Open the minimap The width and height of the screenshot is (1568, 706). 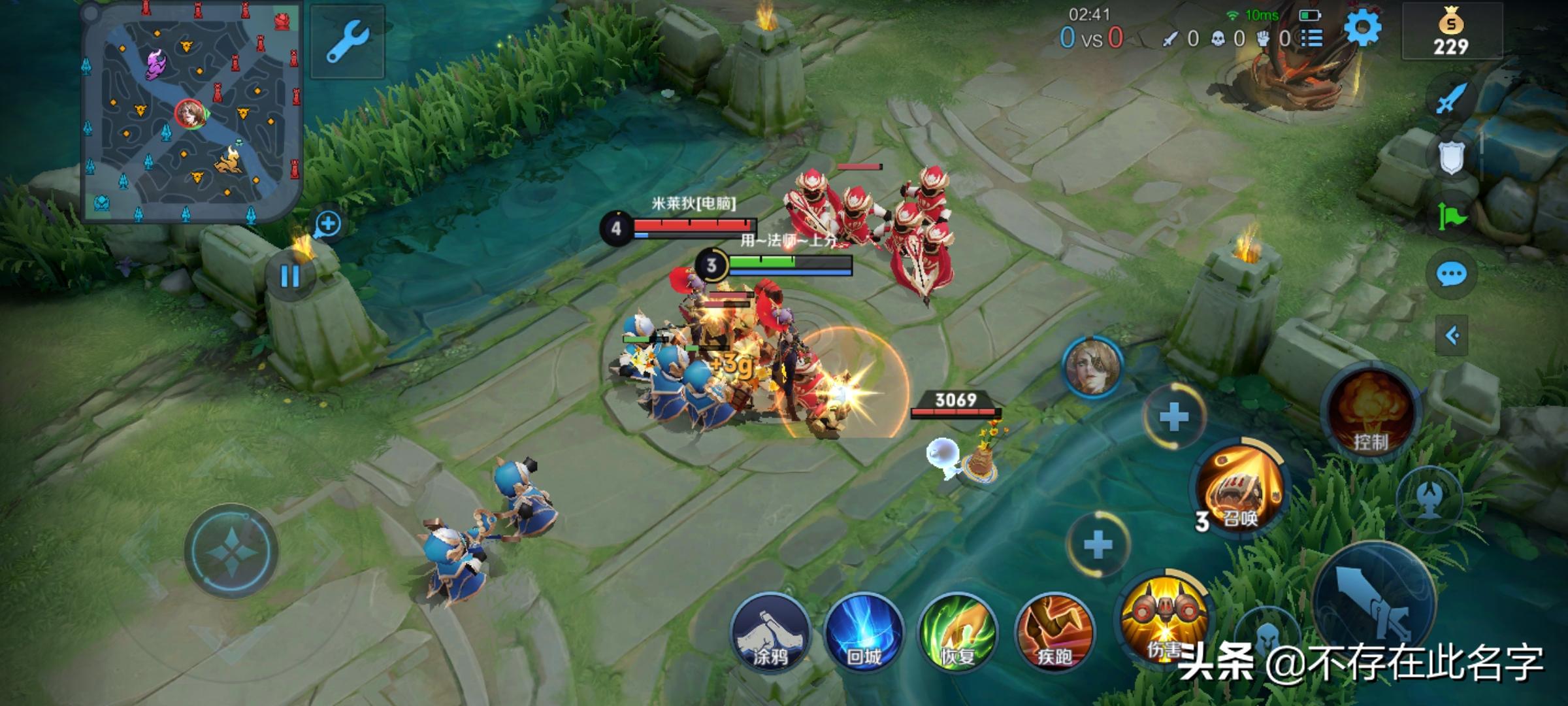click(191, 112)
